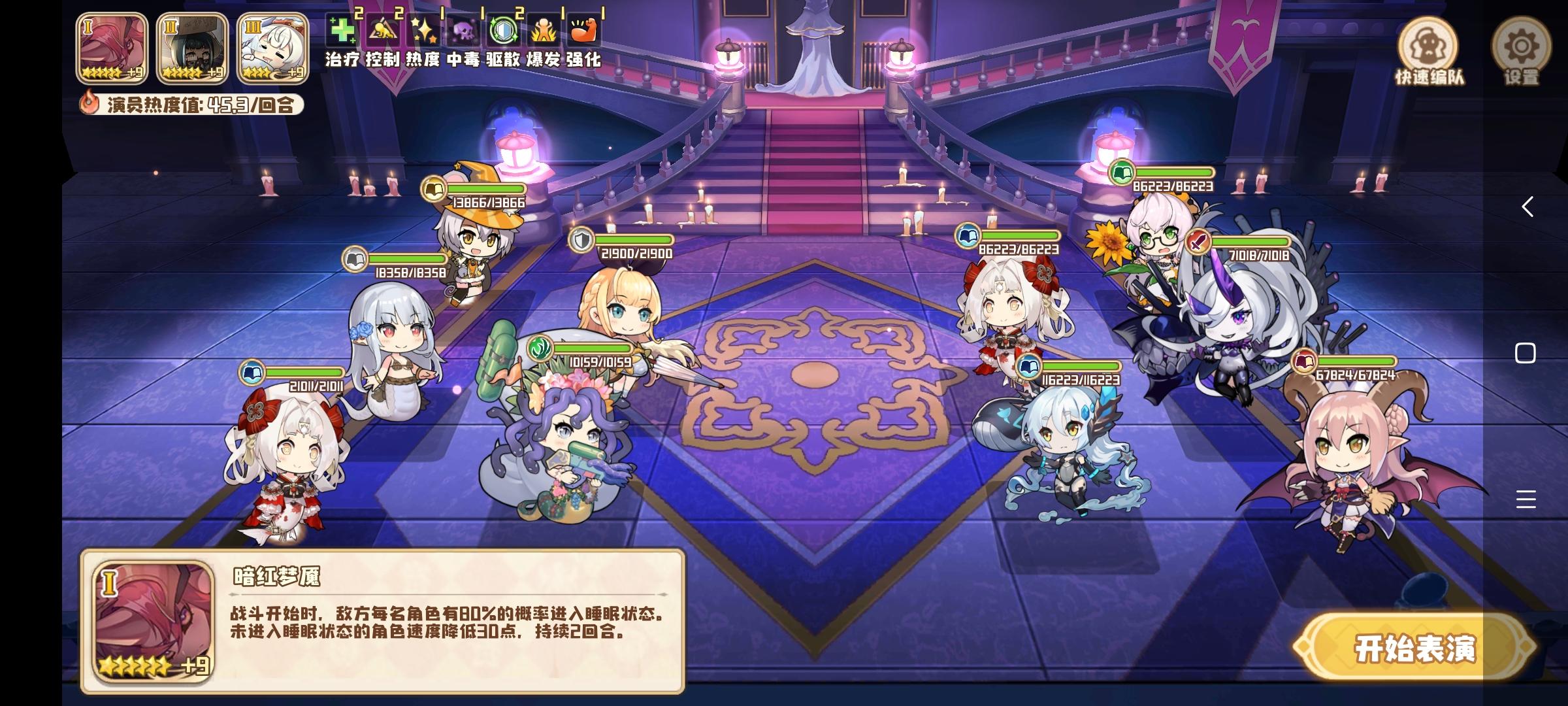Select the 治疗 (healing) tag icon
This screenshot has width=1568, height=706.
[342, 29]
